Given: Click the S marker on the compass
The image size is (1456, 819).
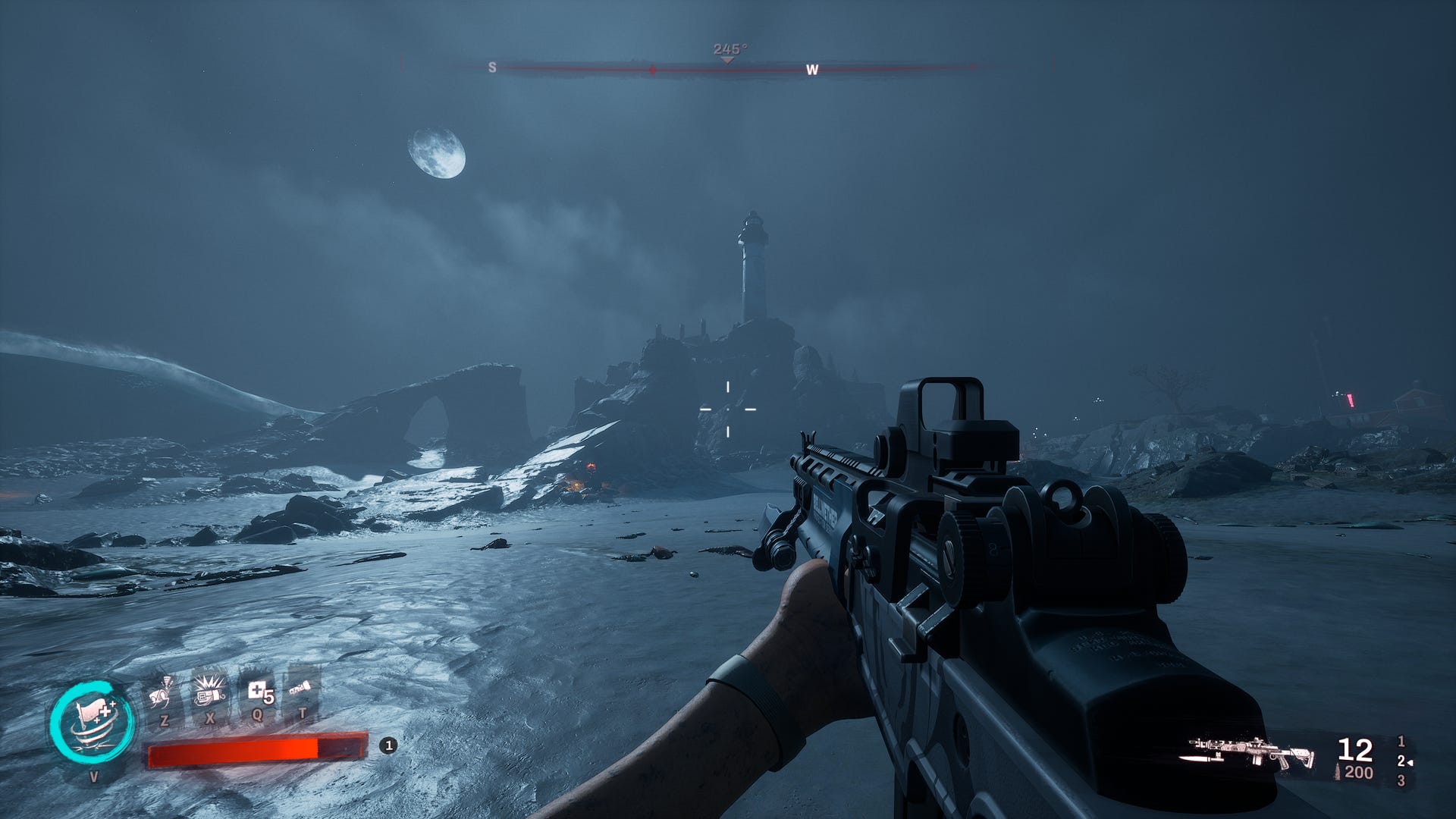Looking at the screenshot, I should coord(492,67).
